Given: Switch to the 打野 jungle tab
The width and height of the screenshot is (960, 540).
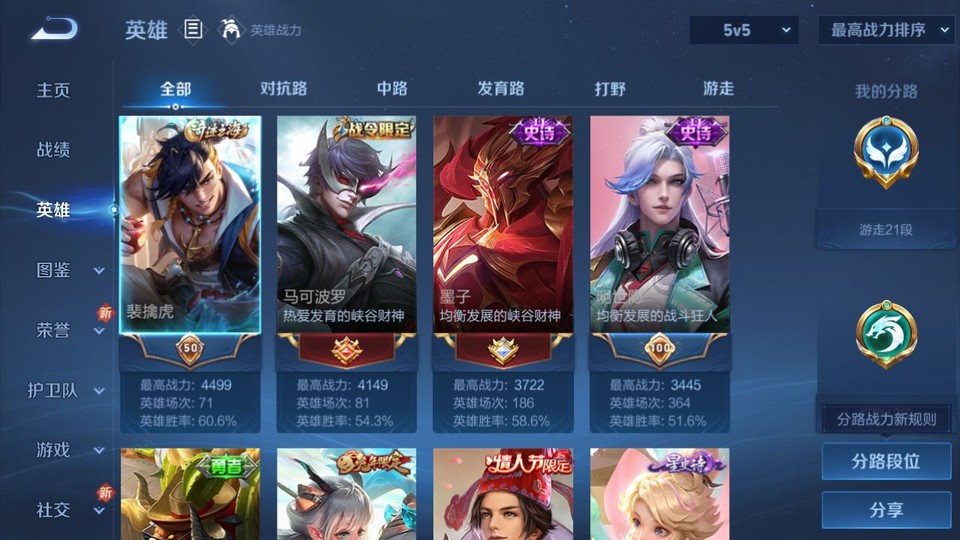Looking at the screenshot, I should coord(610,89).
